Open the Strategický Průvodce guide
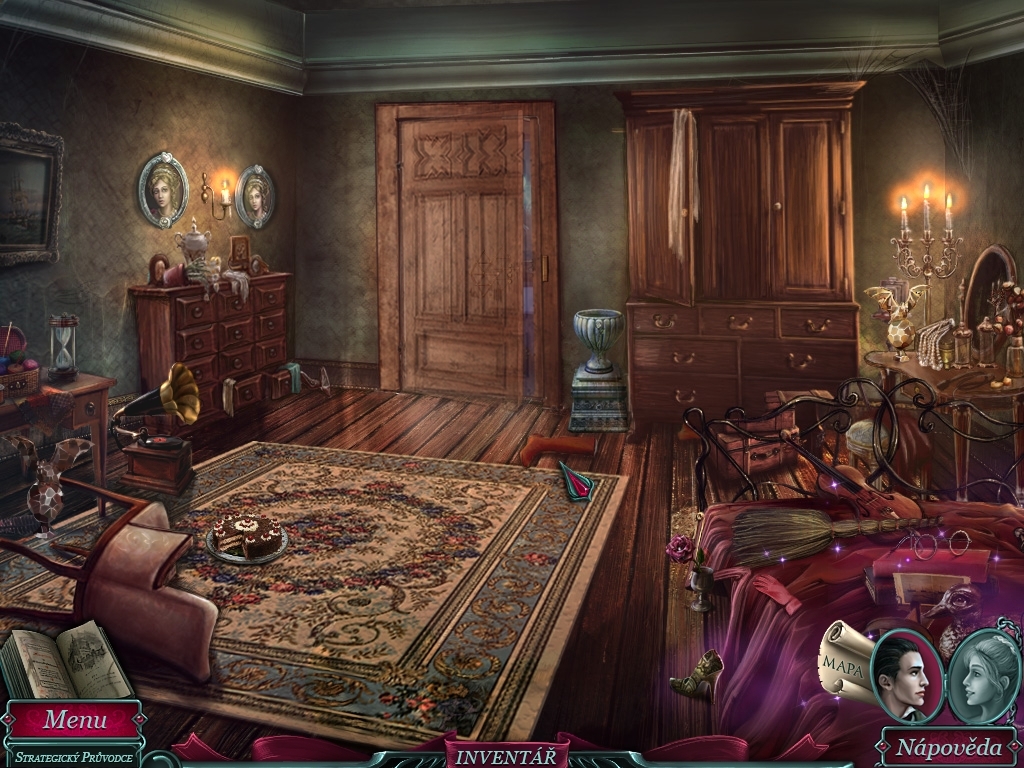 (x=72, y=757)
